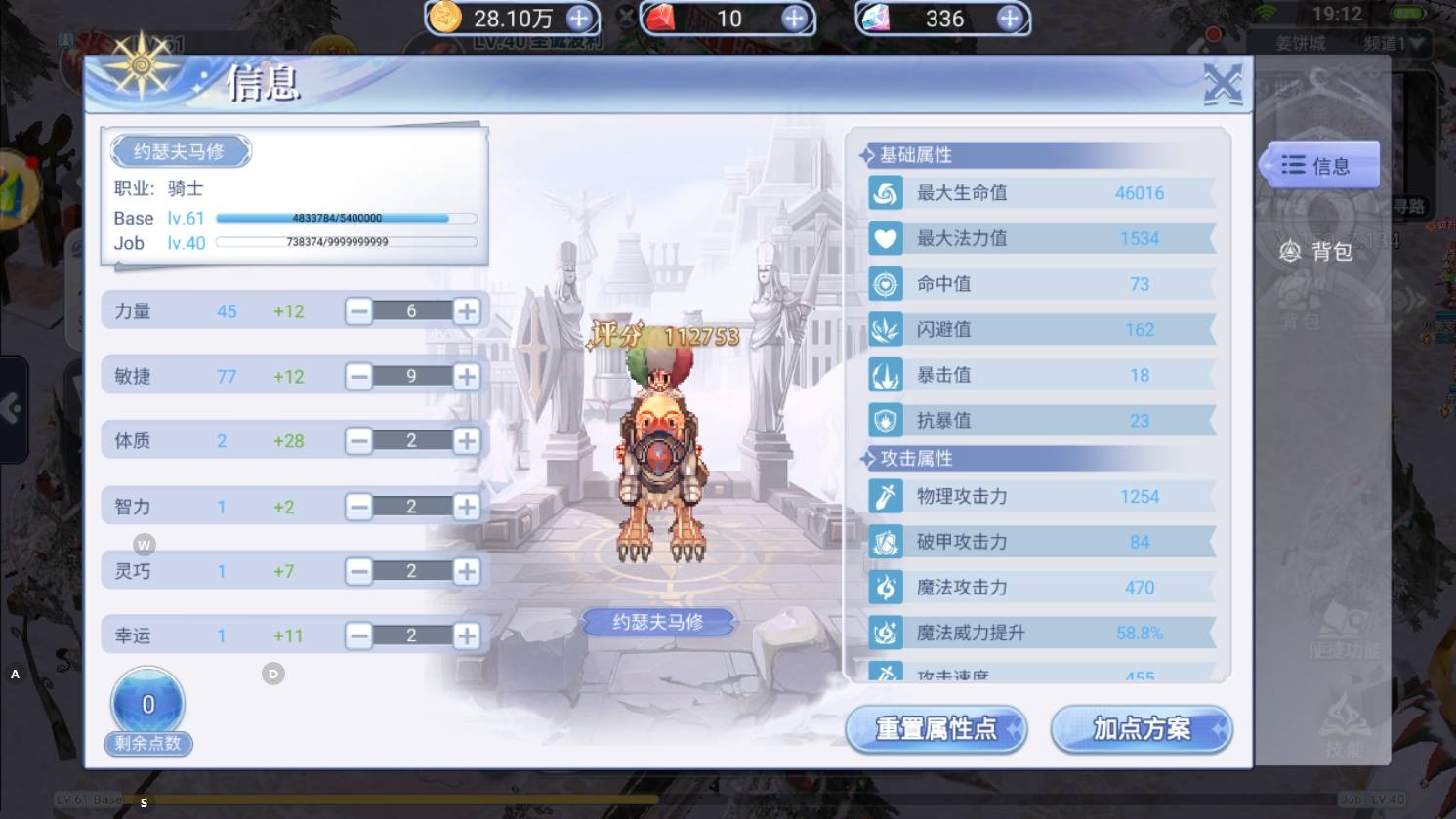Add a point to 灵巧
Image resolution: width=1456 pixels, height=819 pixels.
(467, 571)
